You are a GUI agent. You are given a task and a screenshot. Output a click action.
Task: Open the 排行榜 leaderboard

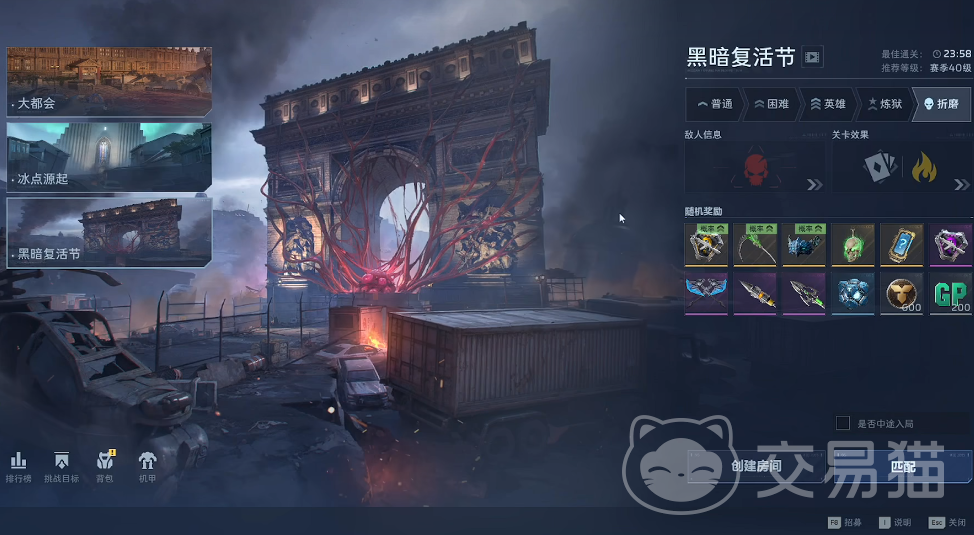(18, 466)
